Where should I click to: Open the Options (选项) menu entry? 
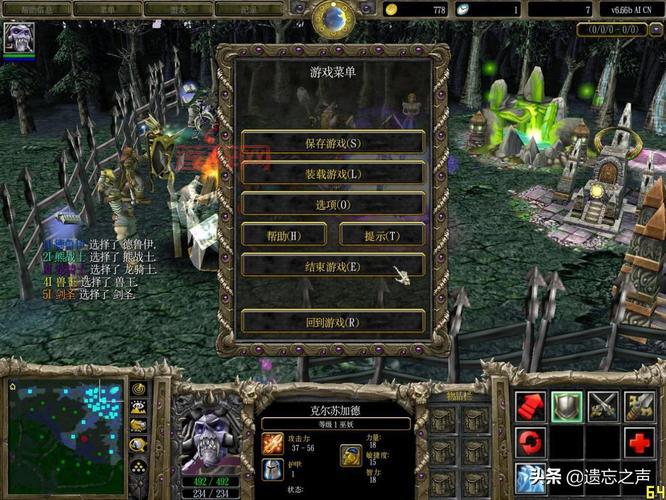click(x=333, y=204)
